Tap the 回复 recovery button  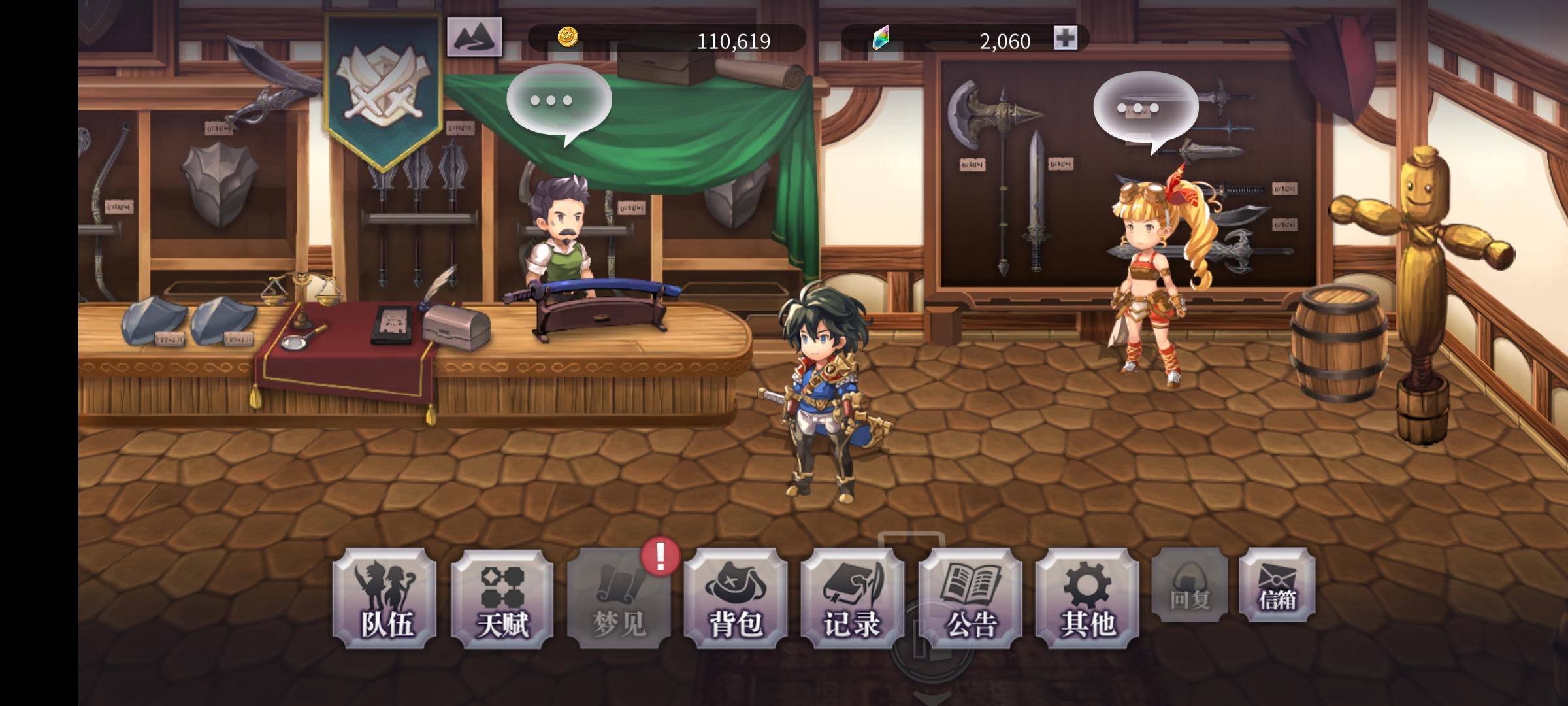point(1189,585)
